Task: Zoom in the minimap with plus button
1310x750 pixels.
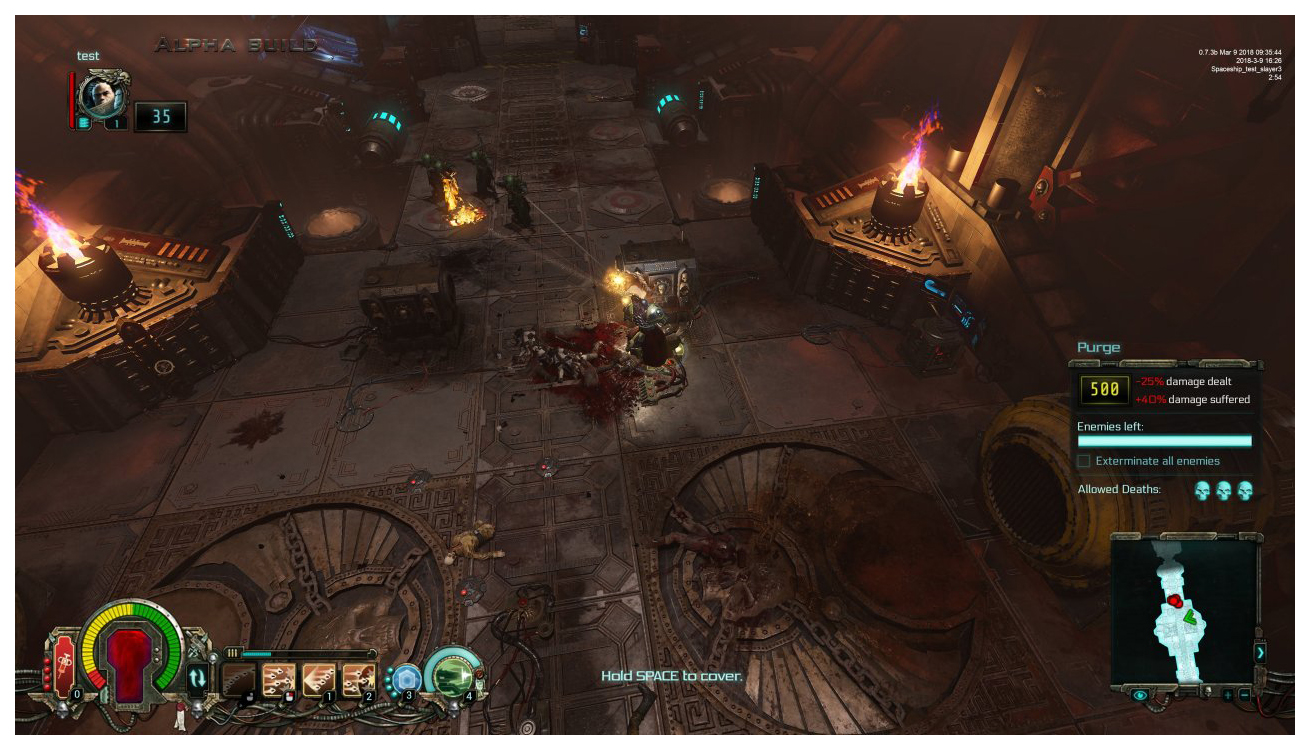Action: (1228, 694)
